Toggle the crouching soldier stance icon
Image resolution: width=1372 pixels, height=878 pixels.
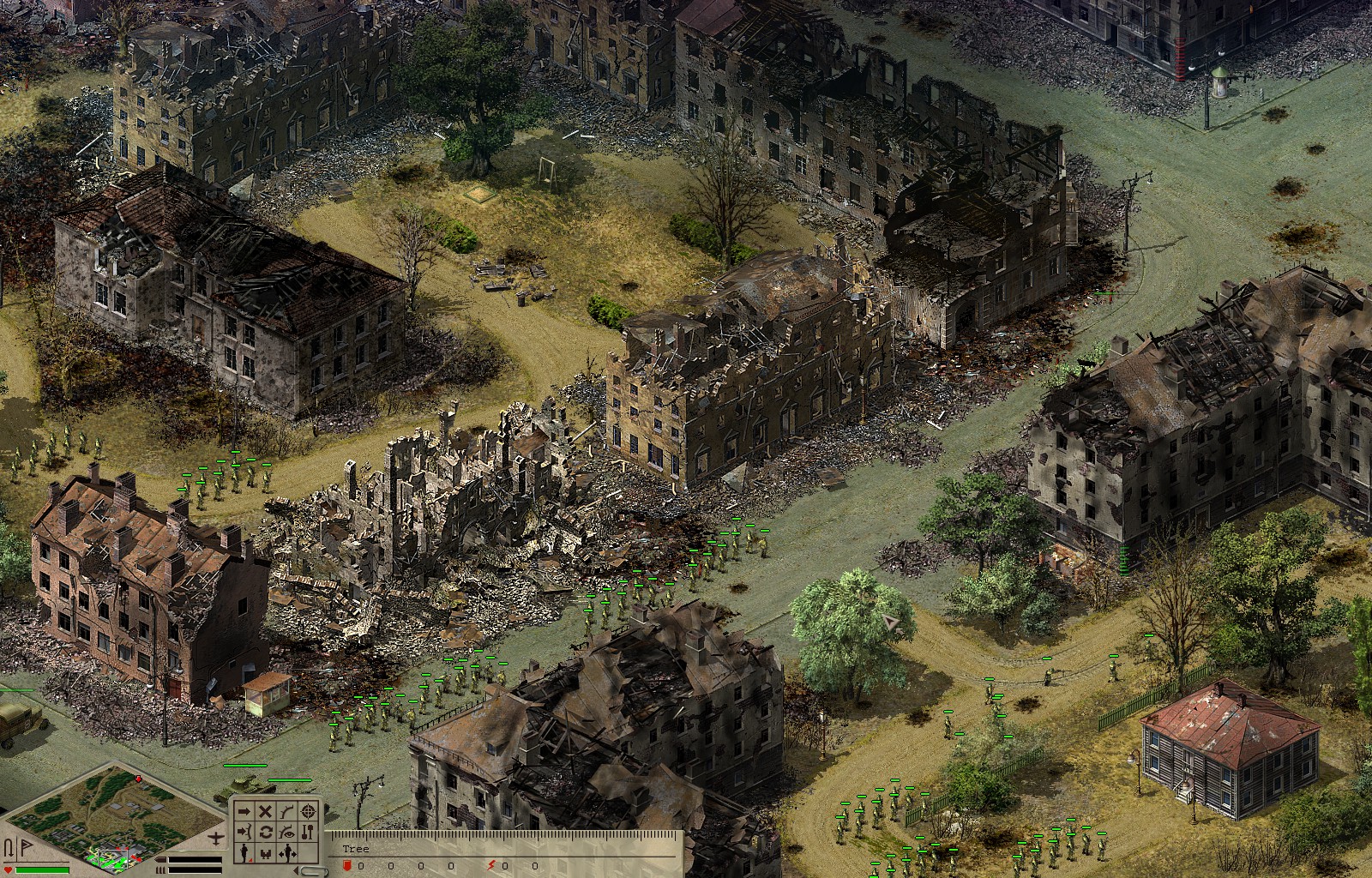[x=266, y=852]
